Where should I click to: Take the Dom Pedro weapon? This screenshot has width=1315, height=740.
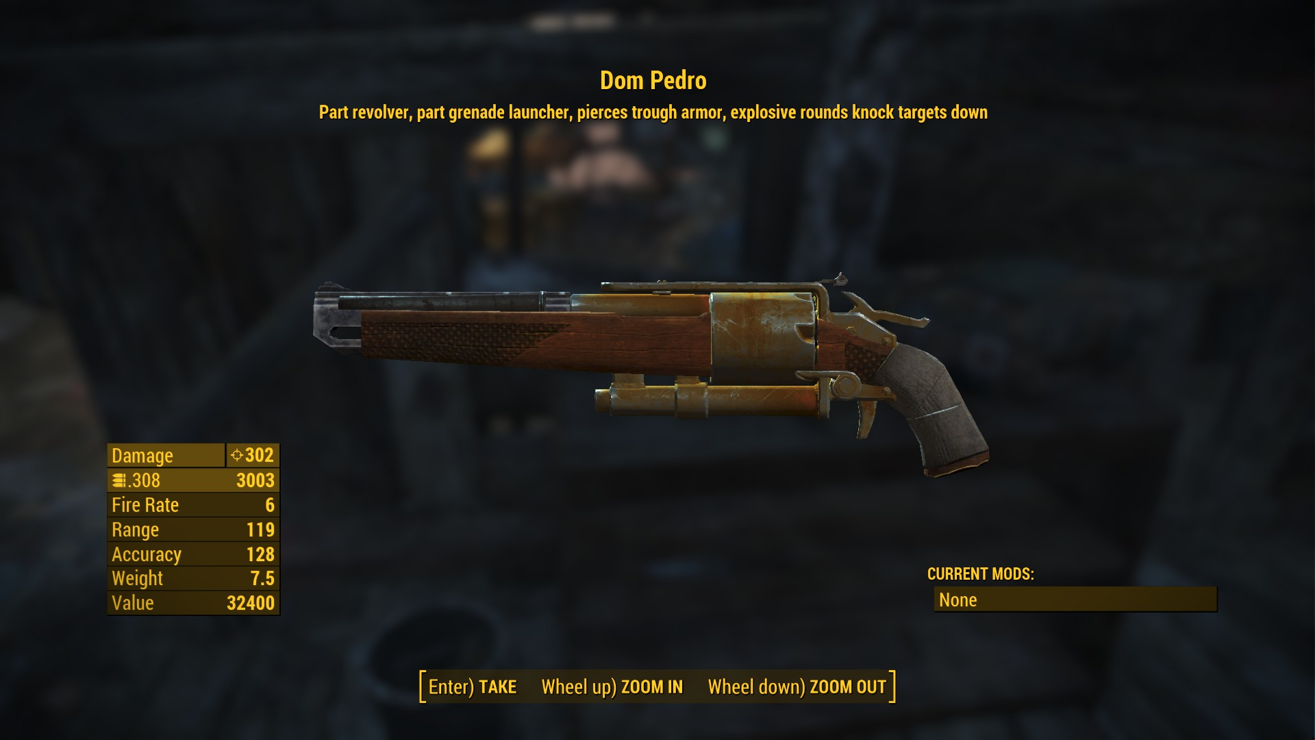click(473, 687)
